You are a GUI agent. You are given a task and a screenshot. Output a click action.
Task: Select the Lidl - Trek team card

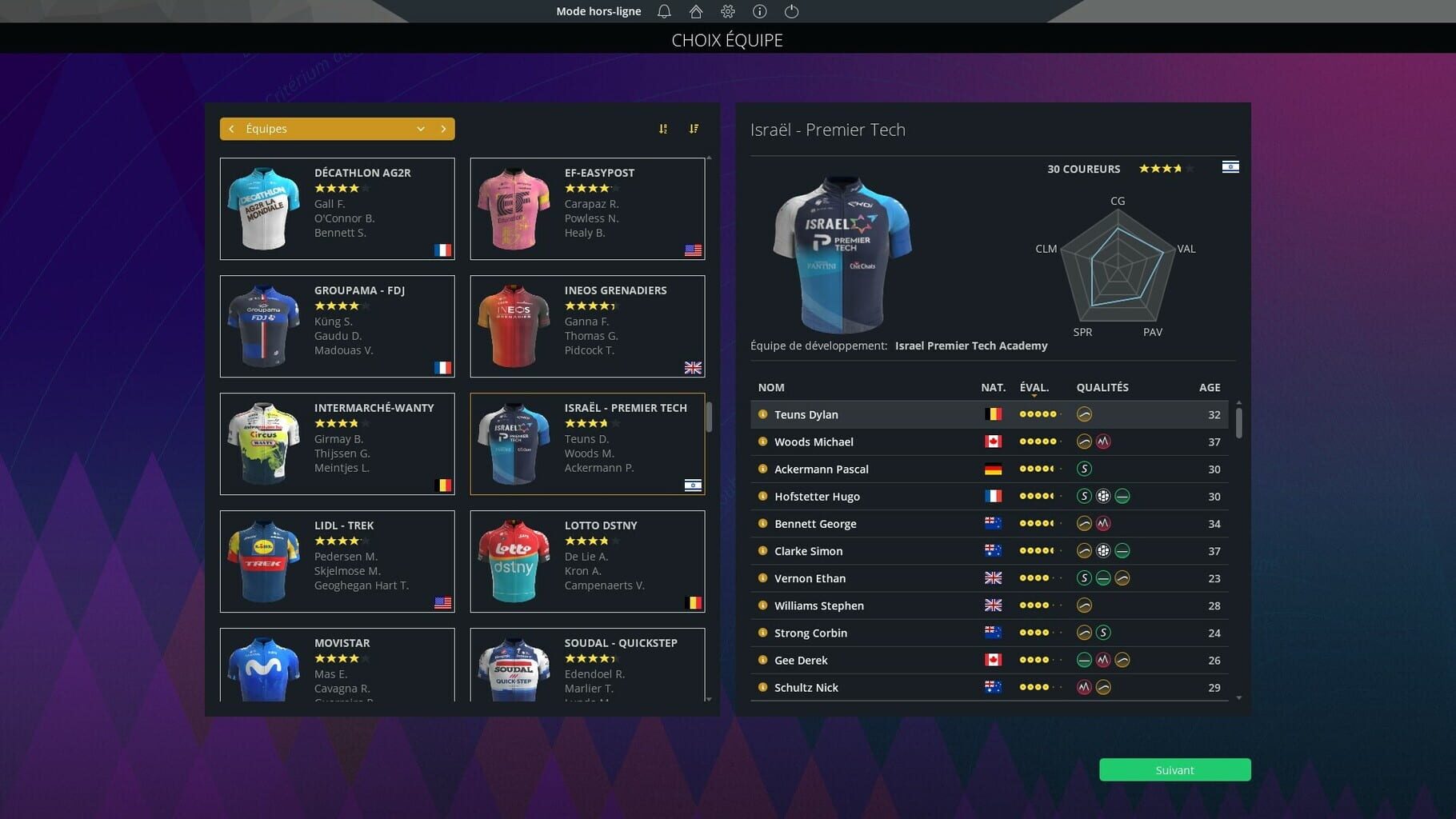coord(337,561)
